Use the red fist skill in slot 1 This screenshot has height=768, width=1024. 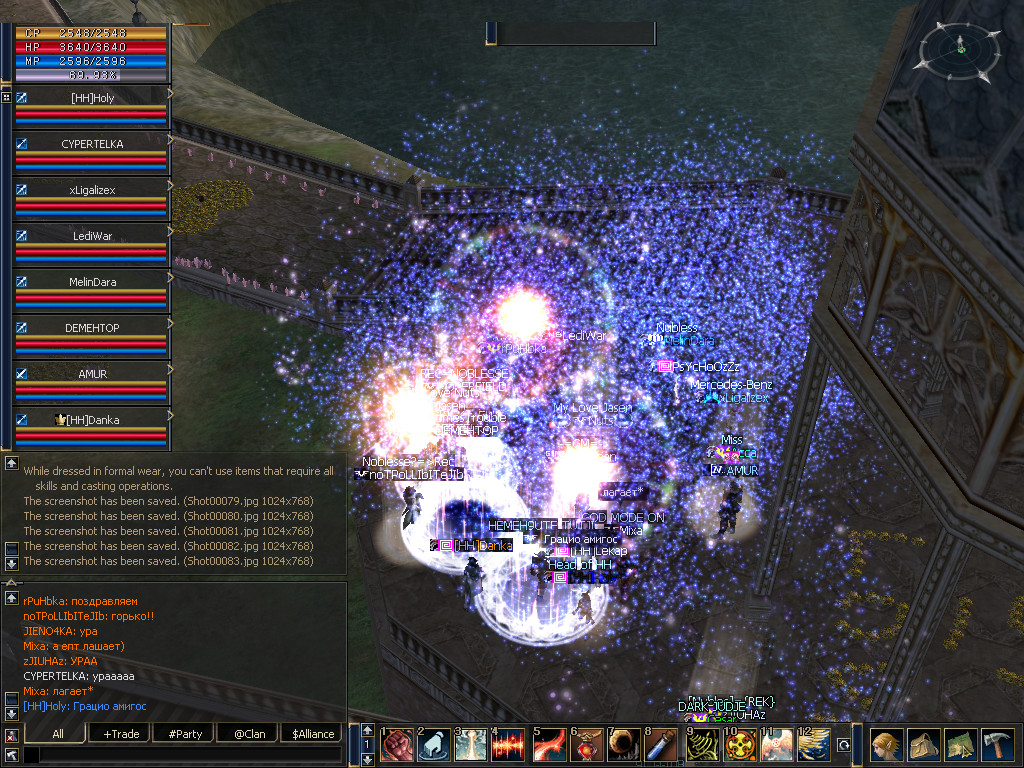(398, 745)
